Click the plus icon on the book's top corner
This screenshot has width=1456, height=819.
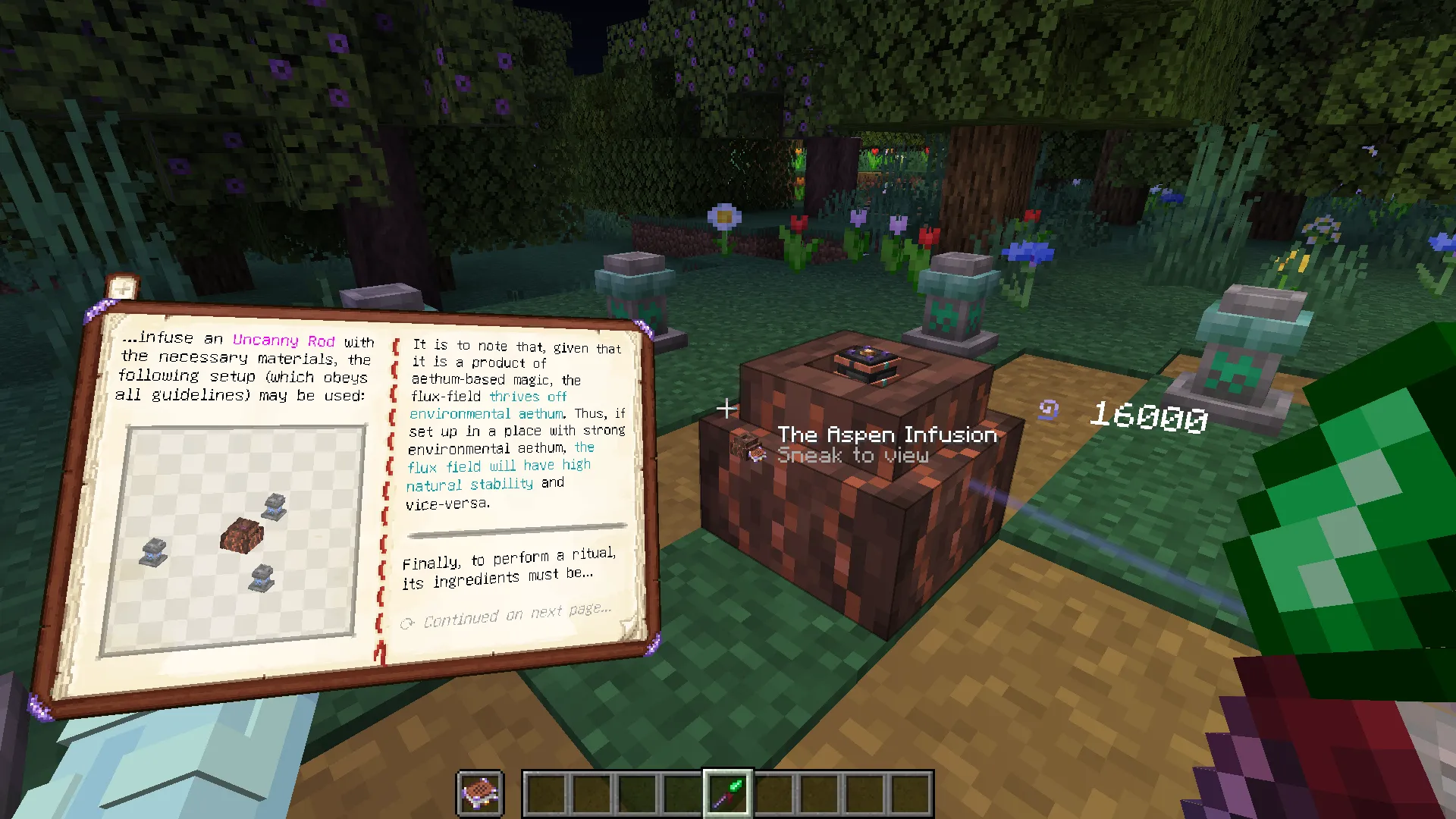click(123, 287)
